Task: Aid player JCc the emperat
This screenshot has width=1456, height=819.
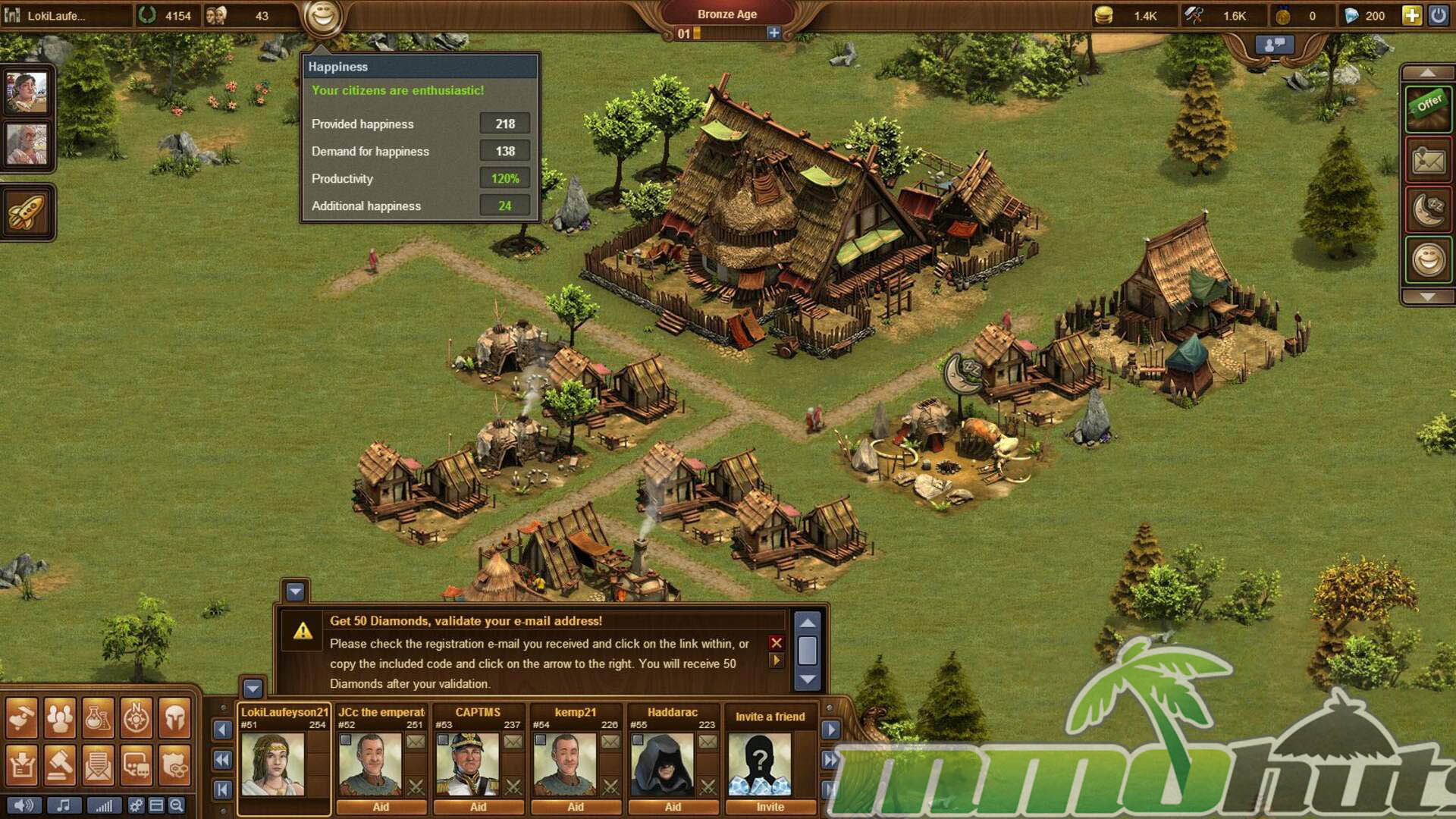Action: tap(381, 807)
